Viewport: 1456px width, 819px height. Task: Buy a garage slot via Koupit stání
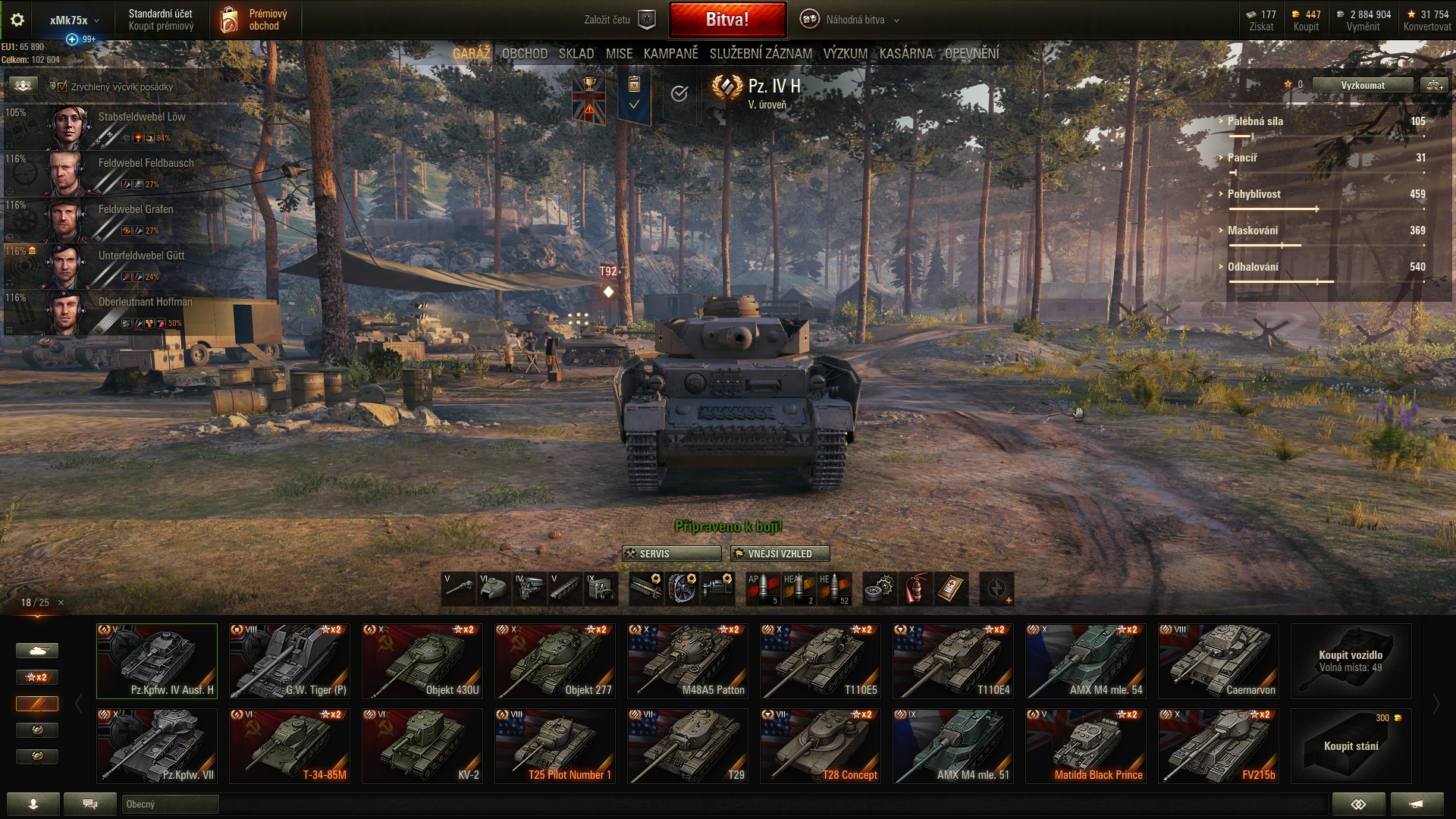pos(1351,745)
